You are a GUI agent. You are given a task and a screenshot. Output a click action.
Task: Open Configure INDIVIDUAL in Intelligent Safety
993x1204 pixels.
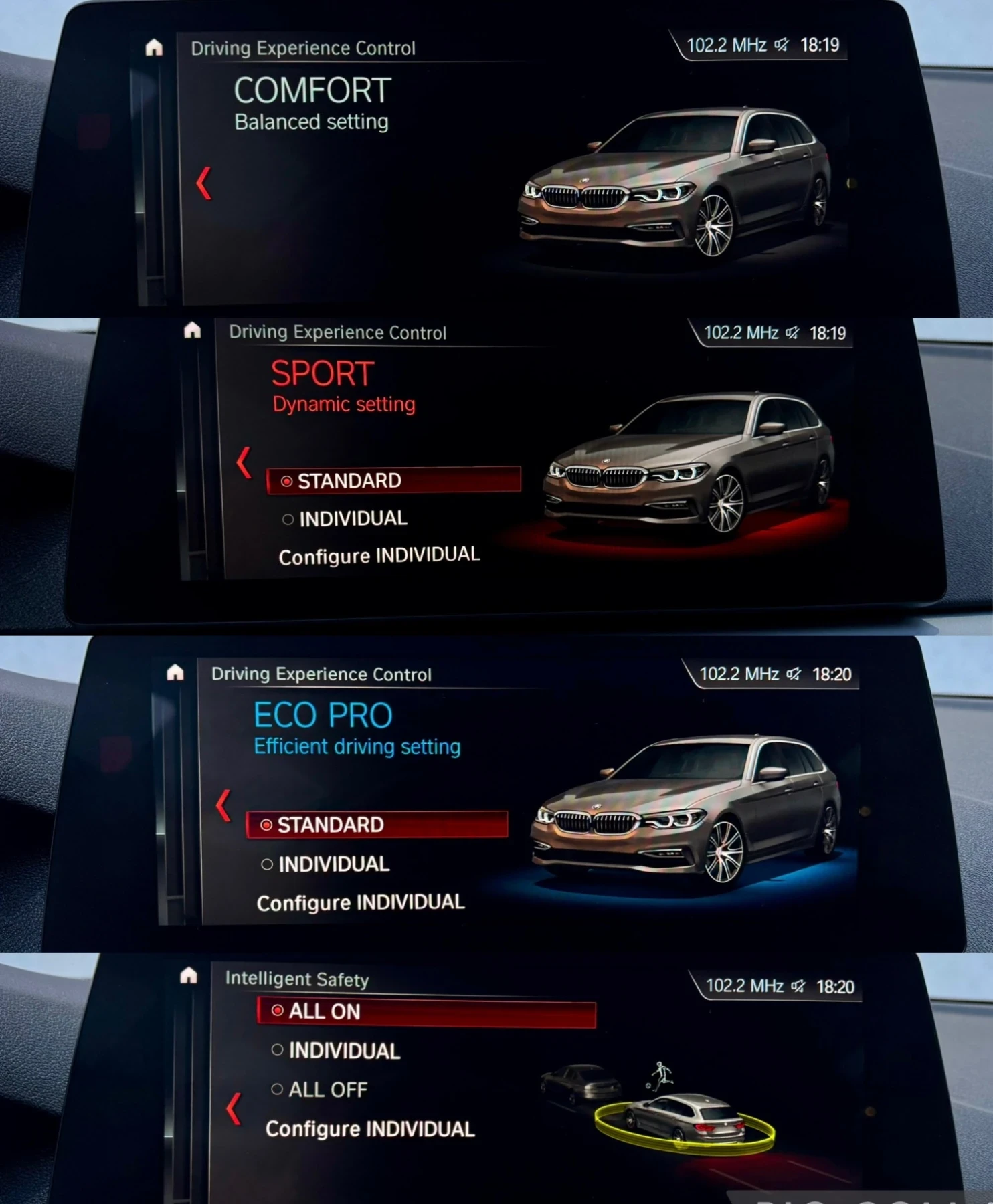(x=370, y=1129)
